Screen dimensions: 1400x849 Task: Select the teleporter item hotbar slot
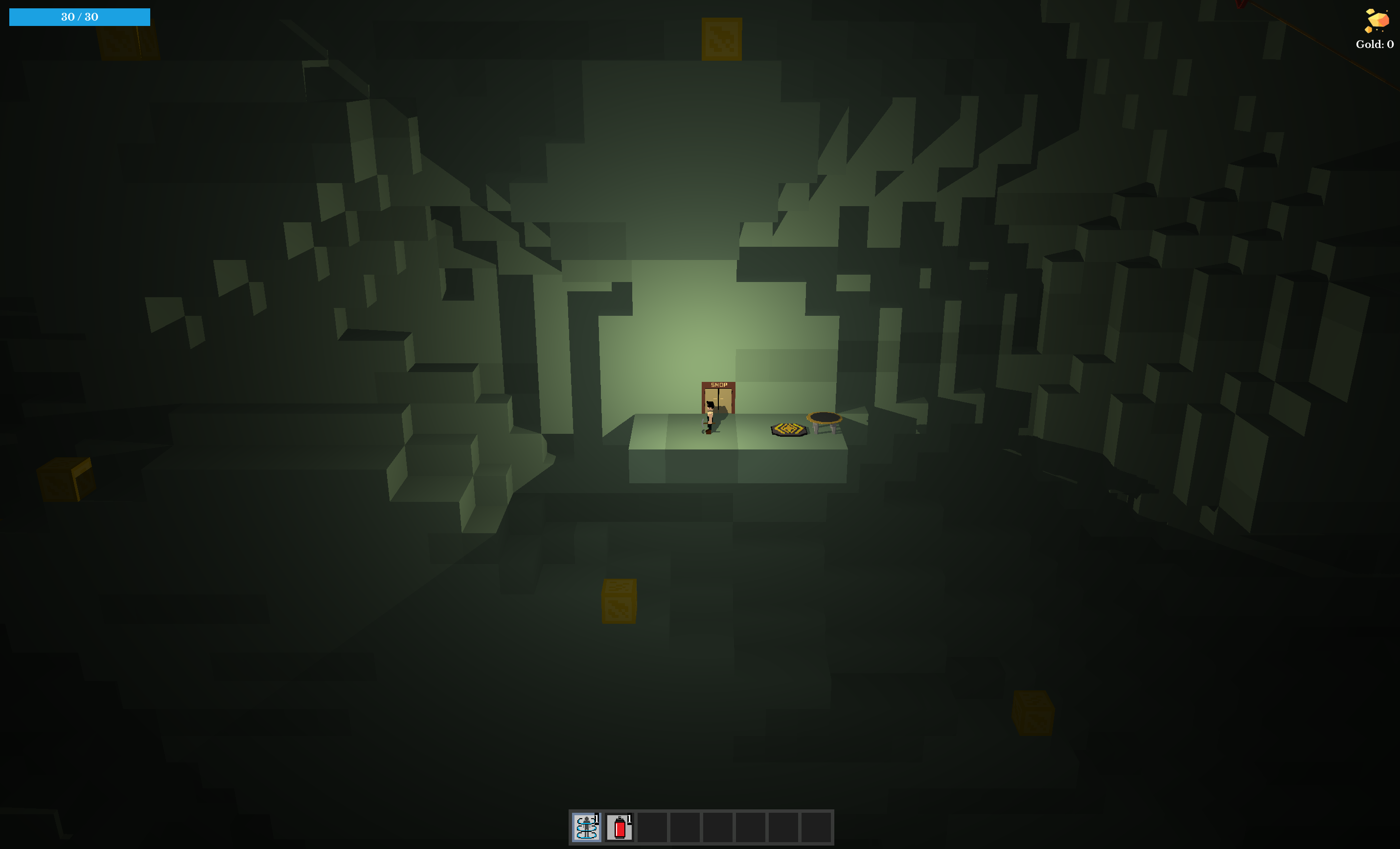[x=586, y=827]
